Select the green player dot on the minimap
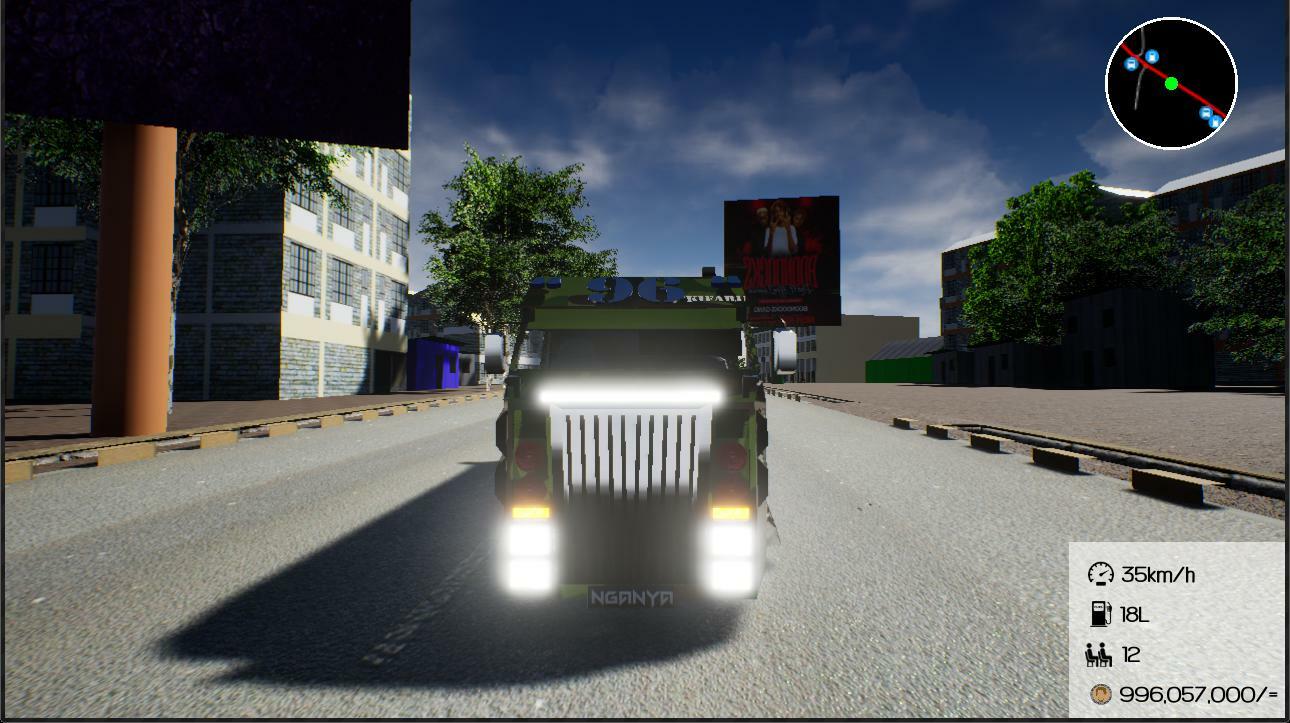This screenshot has width=1290, height=723. pos(1172,83)
